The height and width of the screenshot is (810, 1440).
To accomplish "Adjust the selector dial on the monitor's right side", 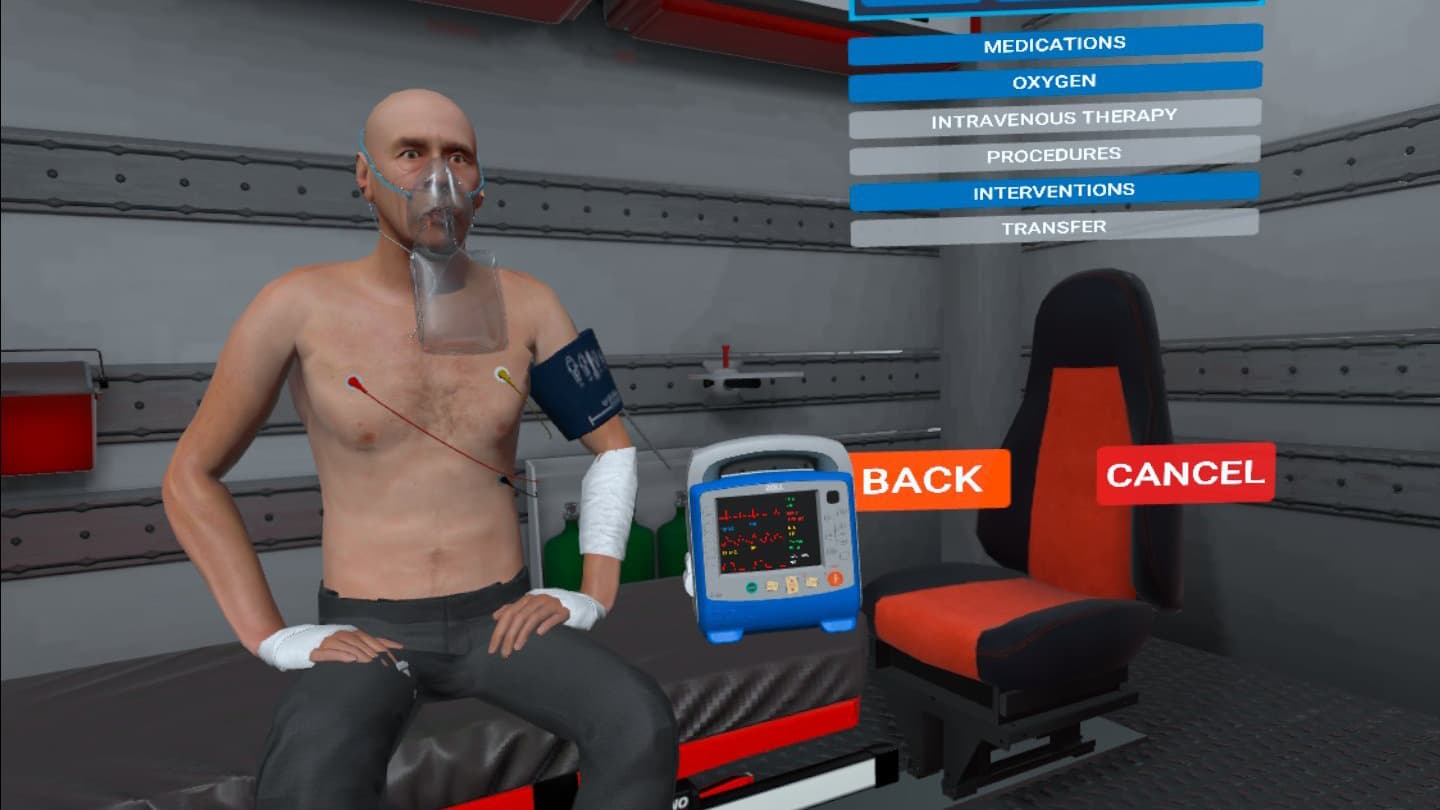I will coord(835,577).
